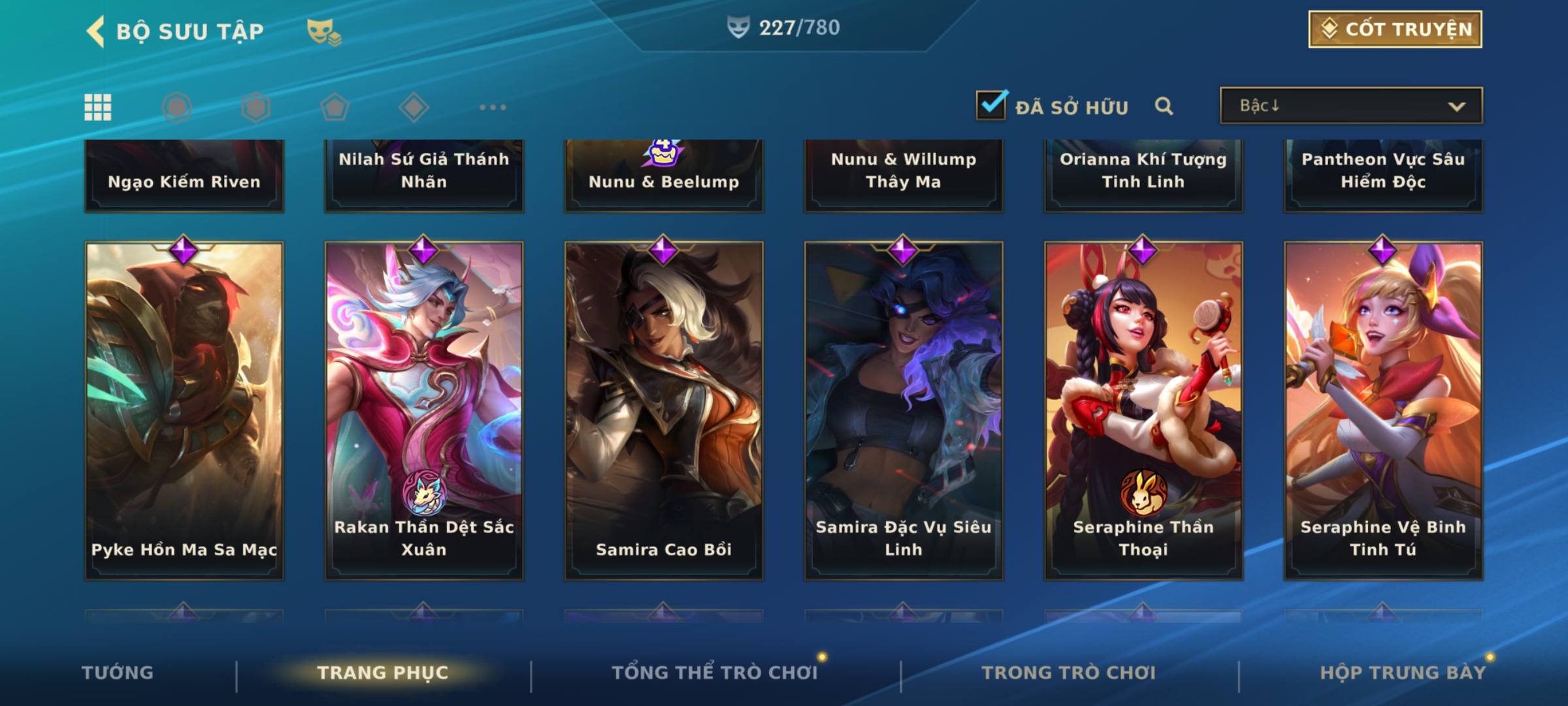Click the gold mask collection icon
The width and height of the screenshot is (1568, 706).
pyautogui.click(x=323, y=31)
